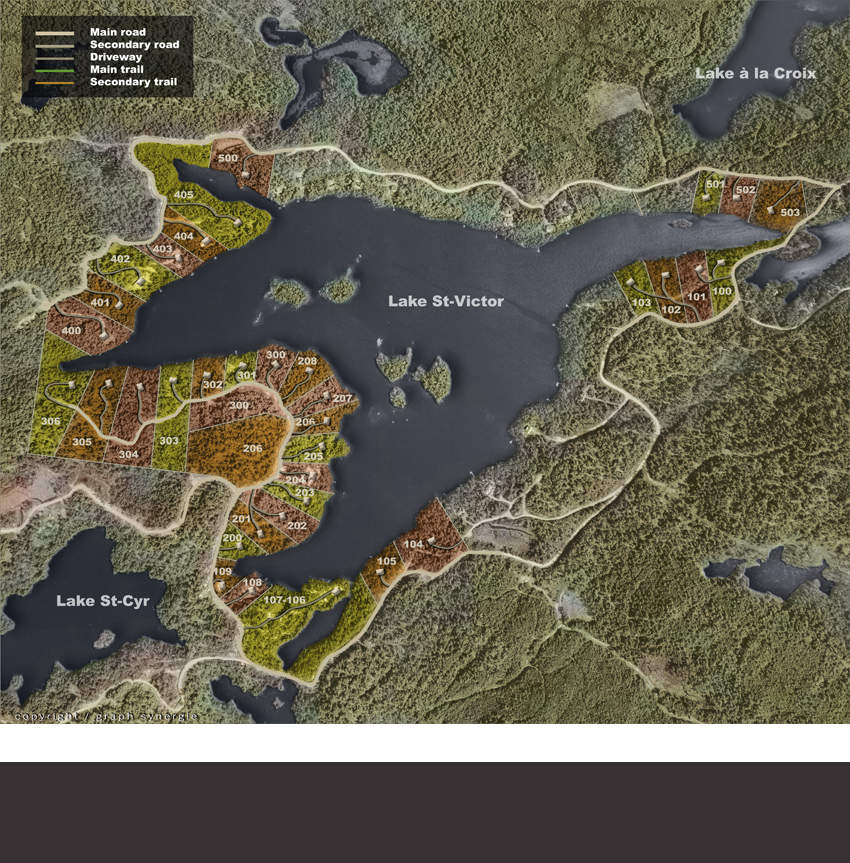The image size is (850, 863).
Task: Select lot 303 on the map
Action: [x=169, y=441]
